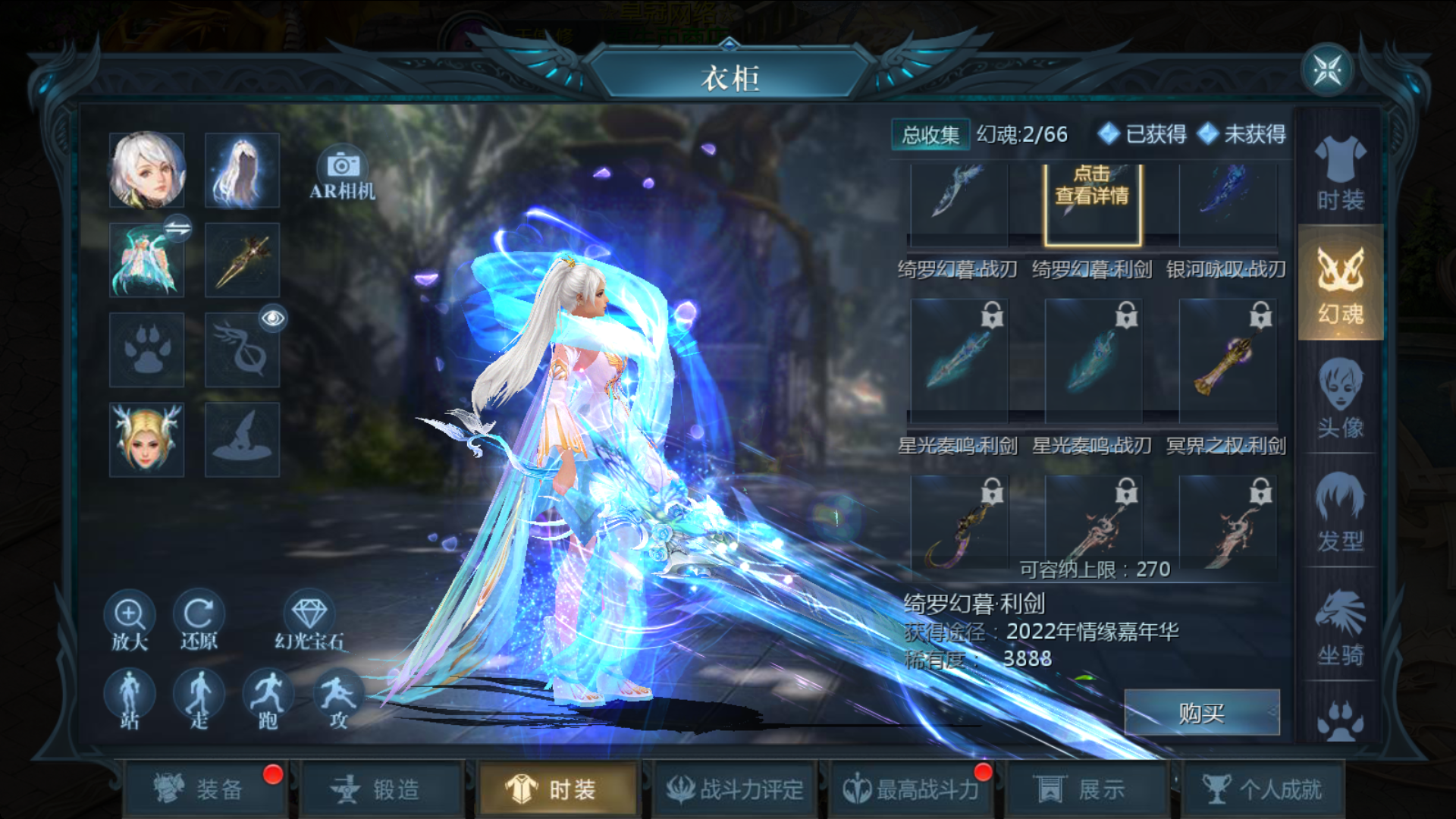Switch to the 时装 side category
Viewport: 1456px width, 819px height.
point(1340,174)
